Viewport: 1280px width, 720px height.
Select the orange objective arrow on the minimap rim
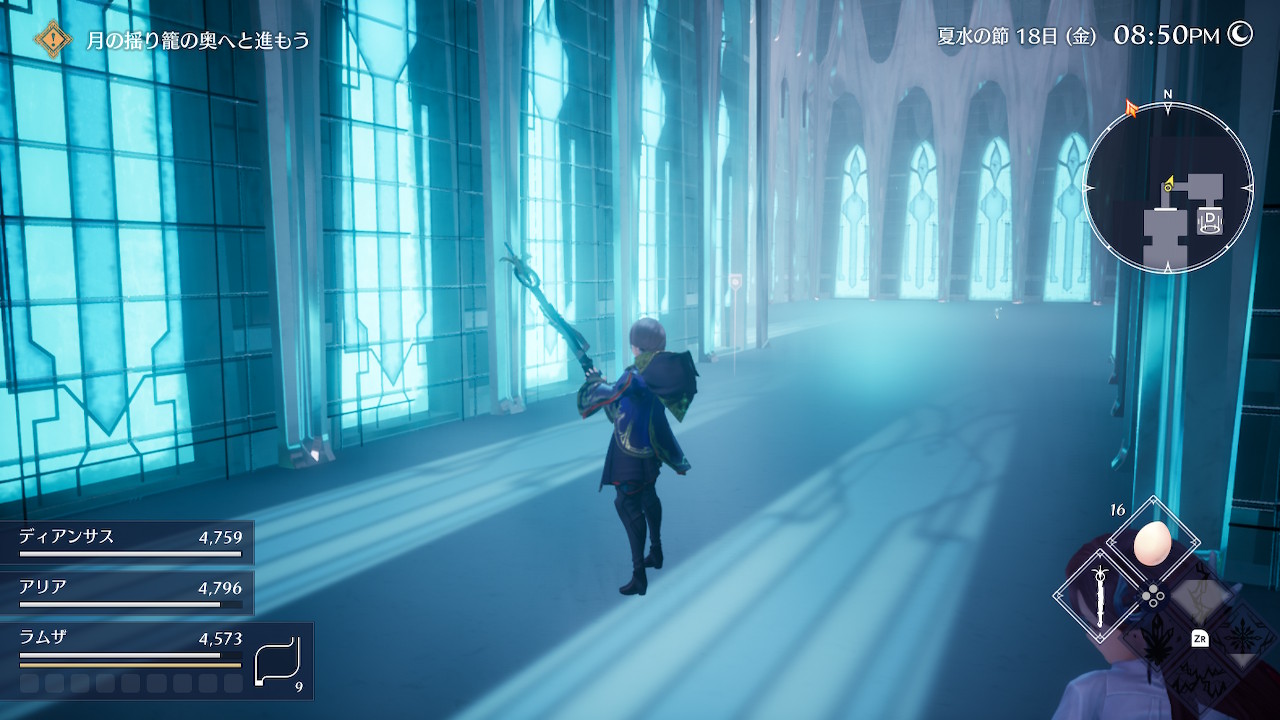[1132, 107]
